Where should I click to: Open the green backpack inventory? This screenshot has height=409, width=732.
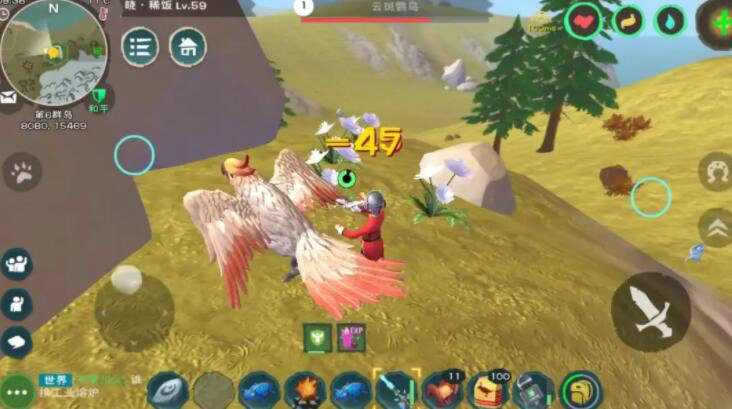579,390
